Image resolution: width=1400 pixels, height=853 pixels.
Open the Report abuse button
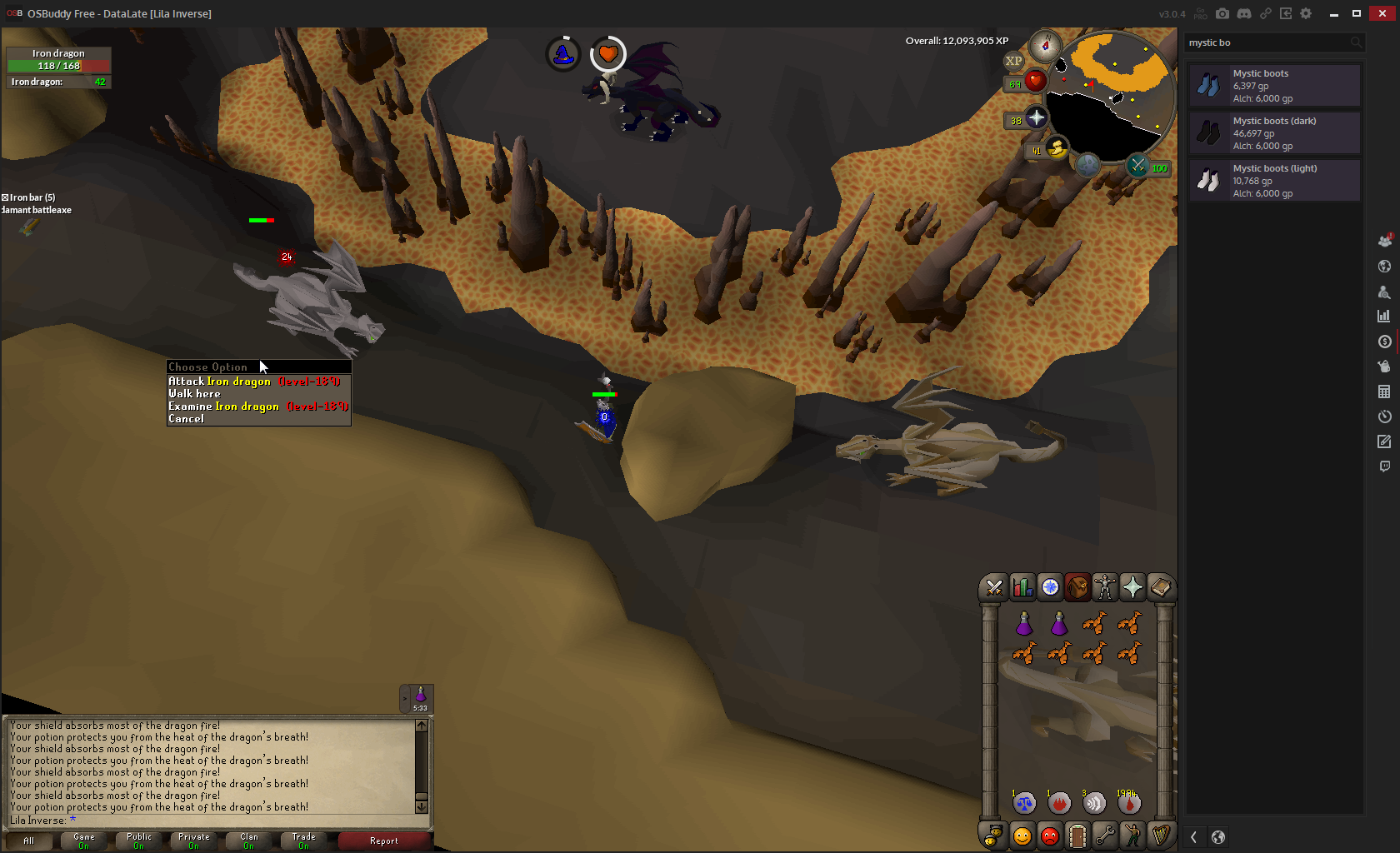[384, 841]
